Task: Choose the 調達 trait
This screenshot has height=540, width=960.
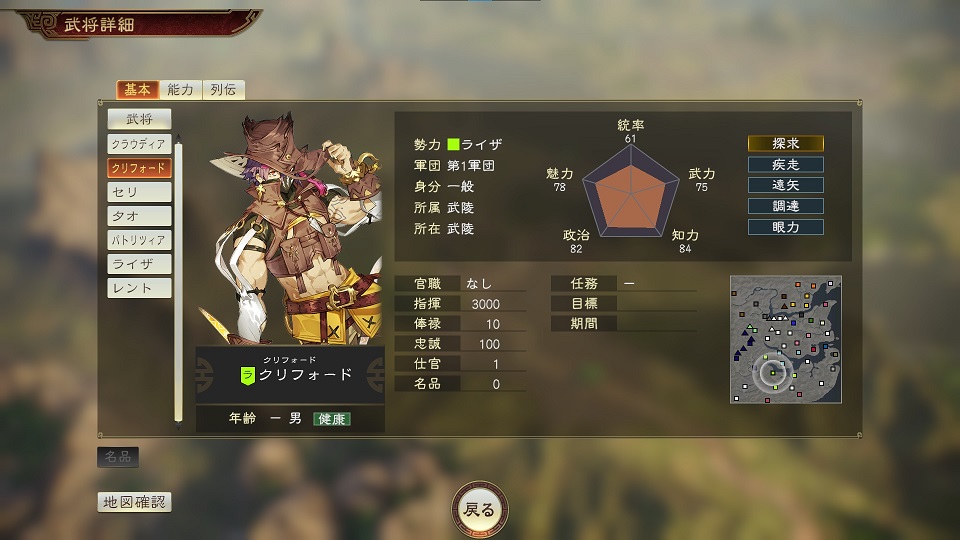Action: (786, 206)
